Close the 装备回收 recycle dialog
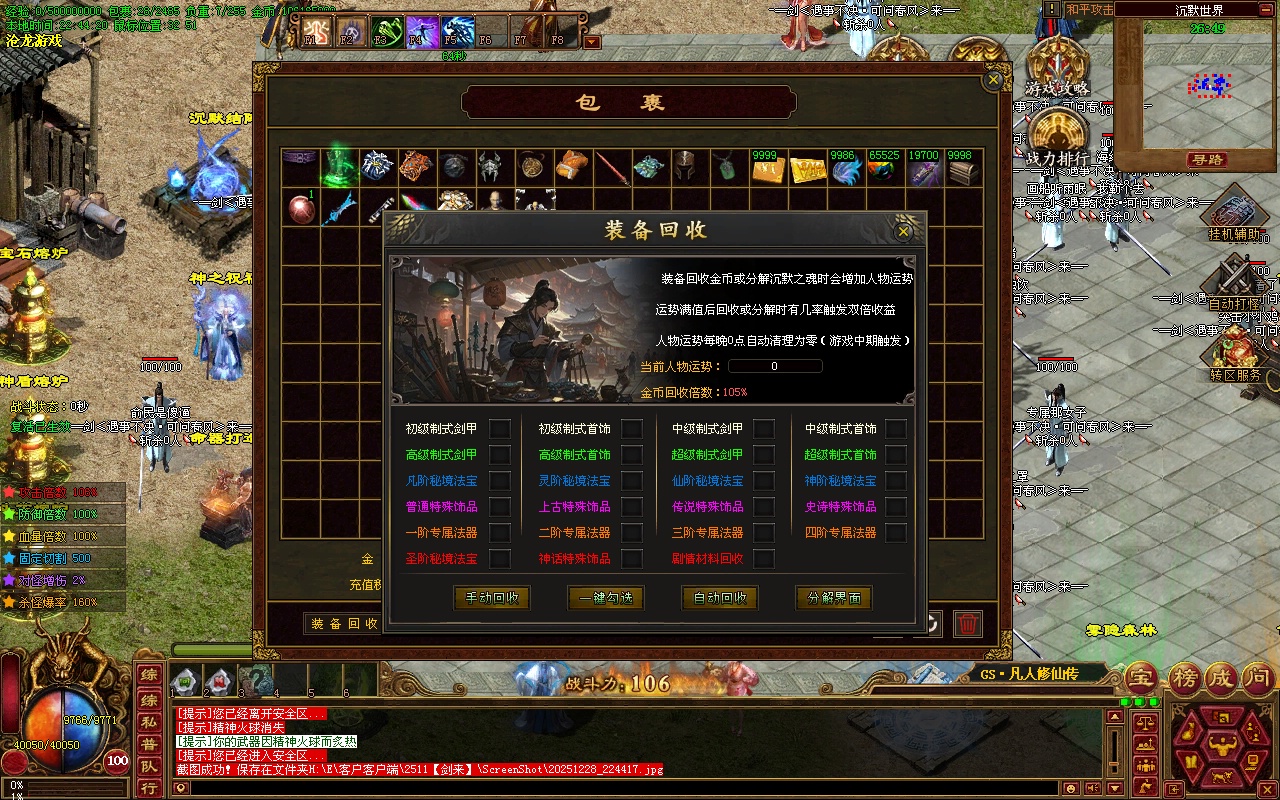The height and width of the screenshot is (800, 1280). (x=904, y=231)
